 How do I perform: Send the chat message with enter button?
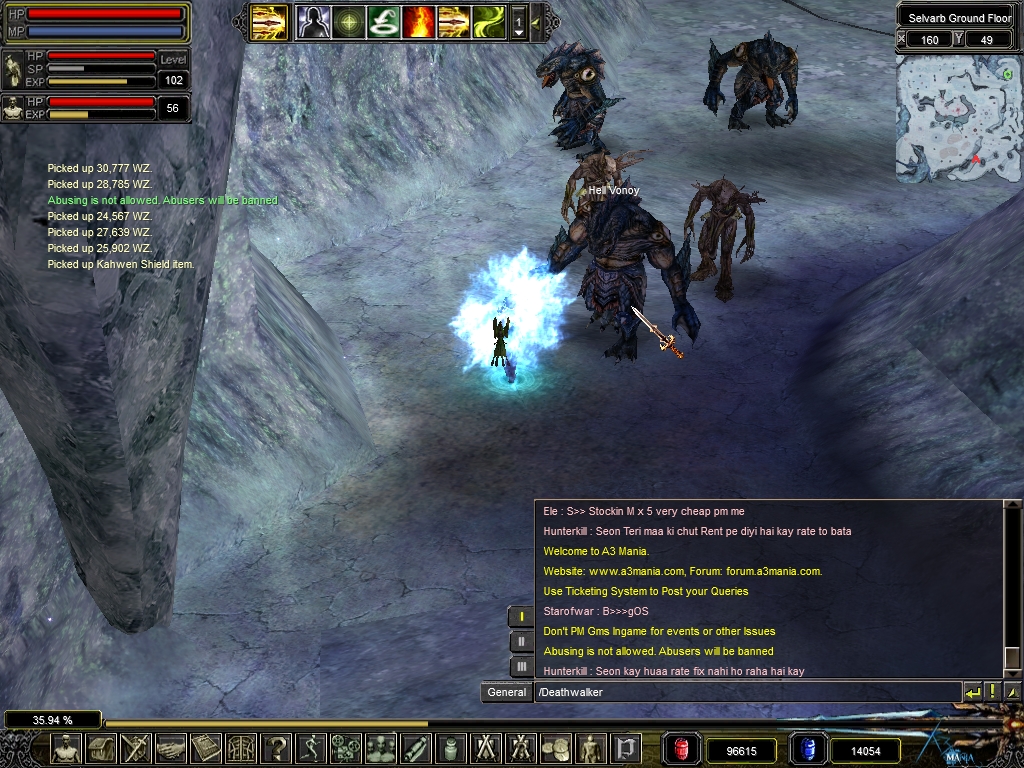[973, 692]
